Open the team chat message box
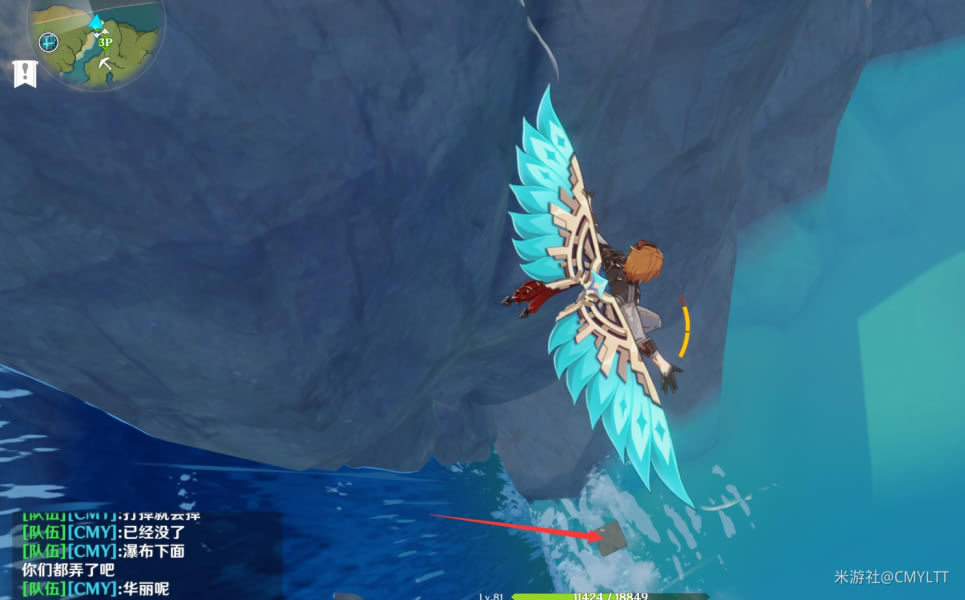Screen dimensions: 965x600 140,557
